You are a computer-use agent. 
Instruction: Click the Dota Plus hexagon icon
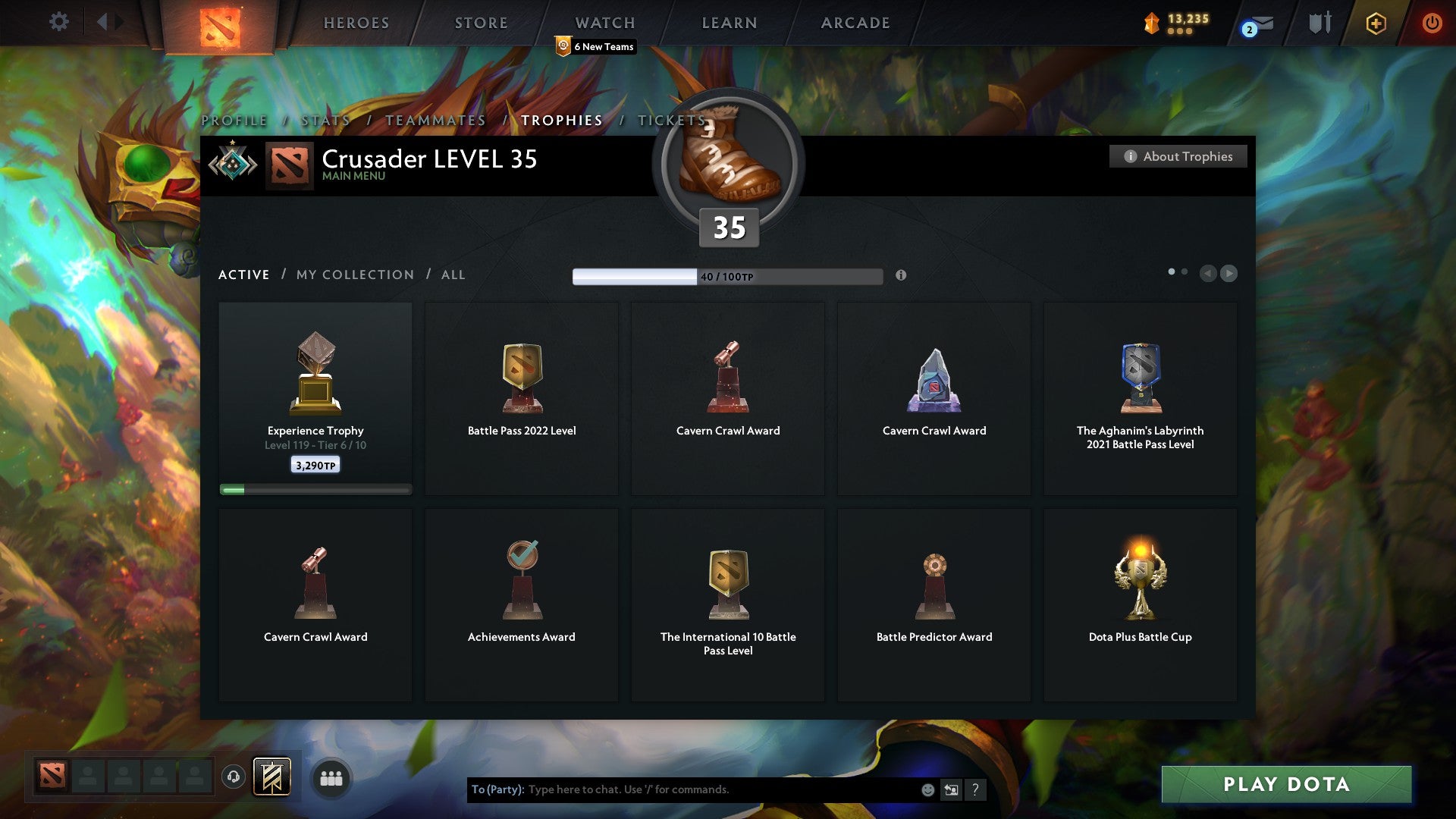[x=1375, y=23]
